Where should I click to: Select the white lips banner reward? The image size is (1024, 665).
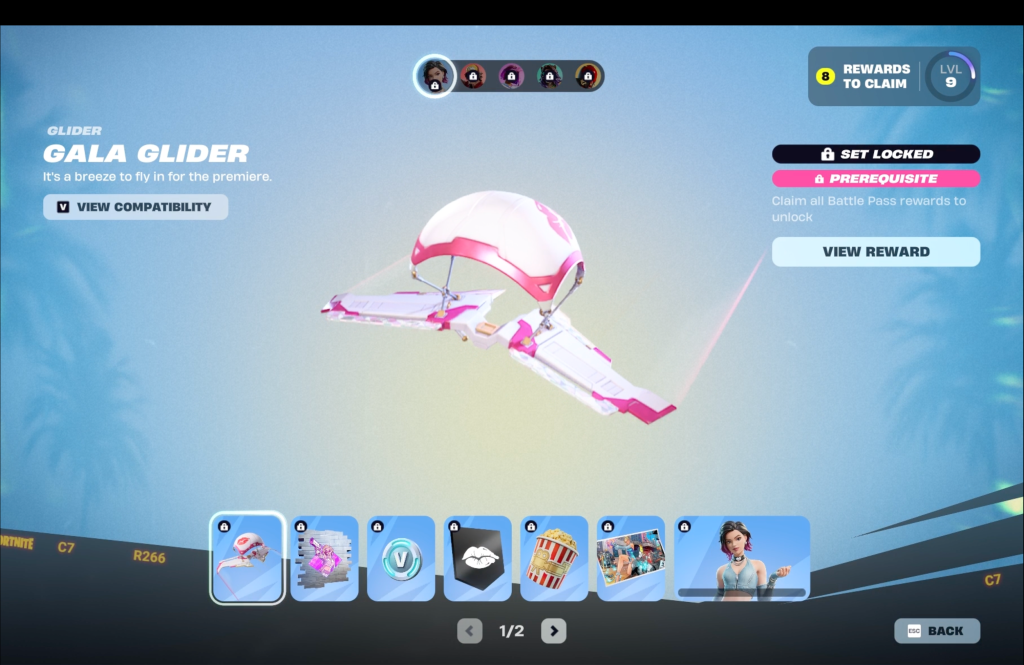pyautogui.click(x=478, y=558)
